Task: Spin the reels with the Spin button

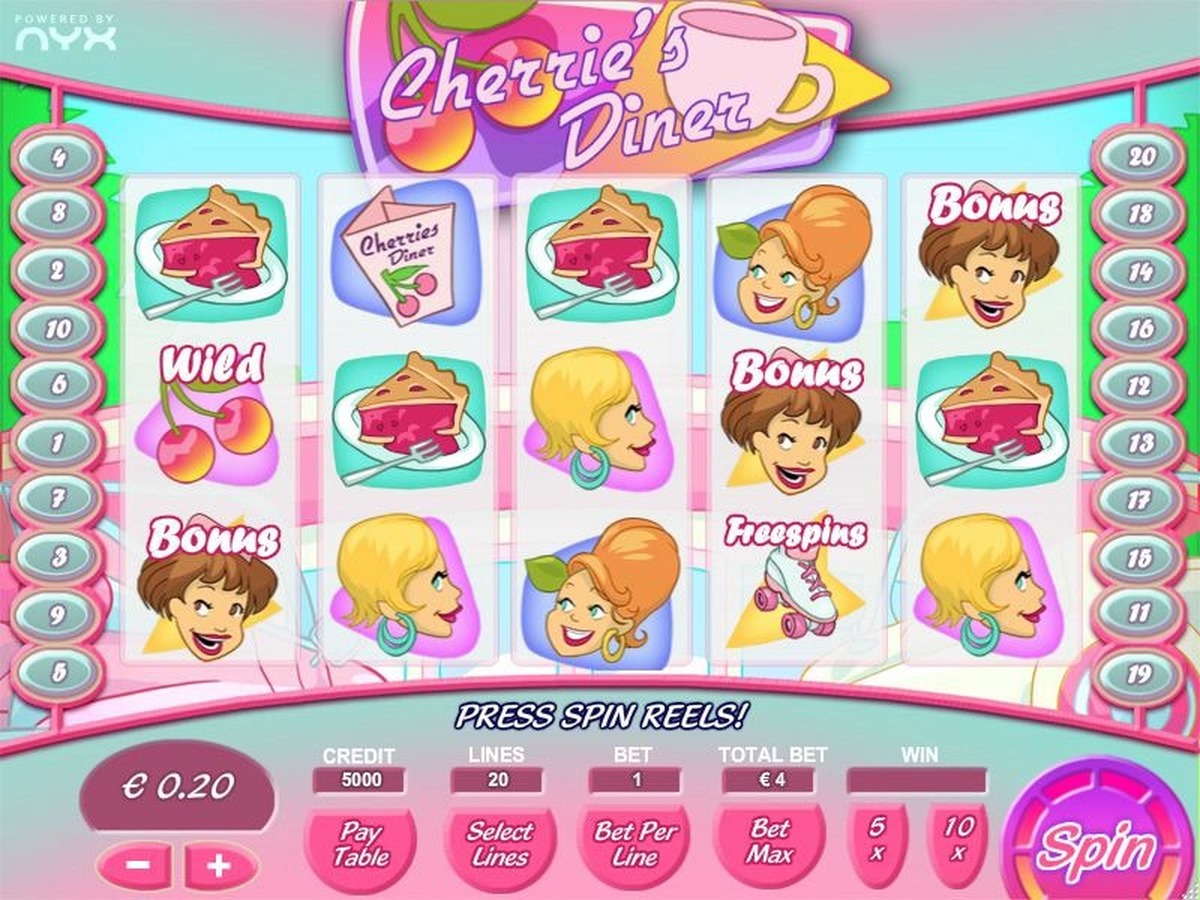Action: [x=1095, y=846]
